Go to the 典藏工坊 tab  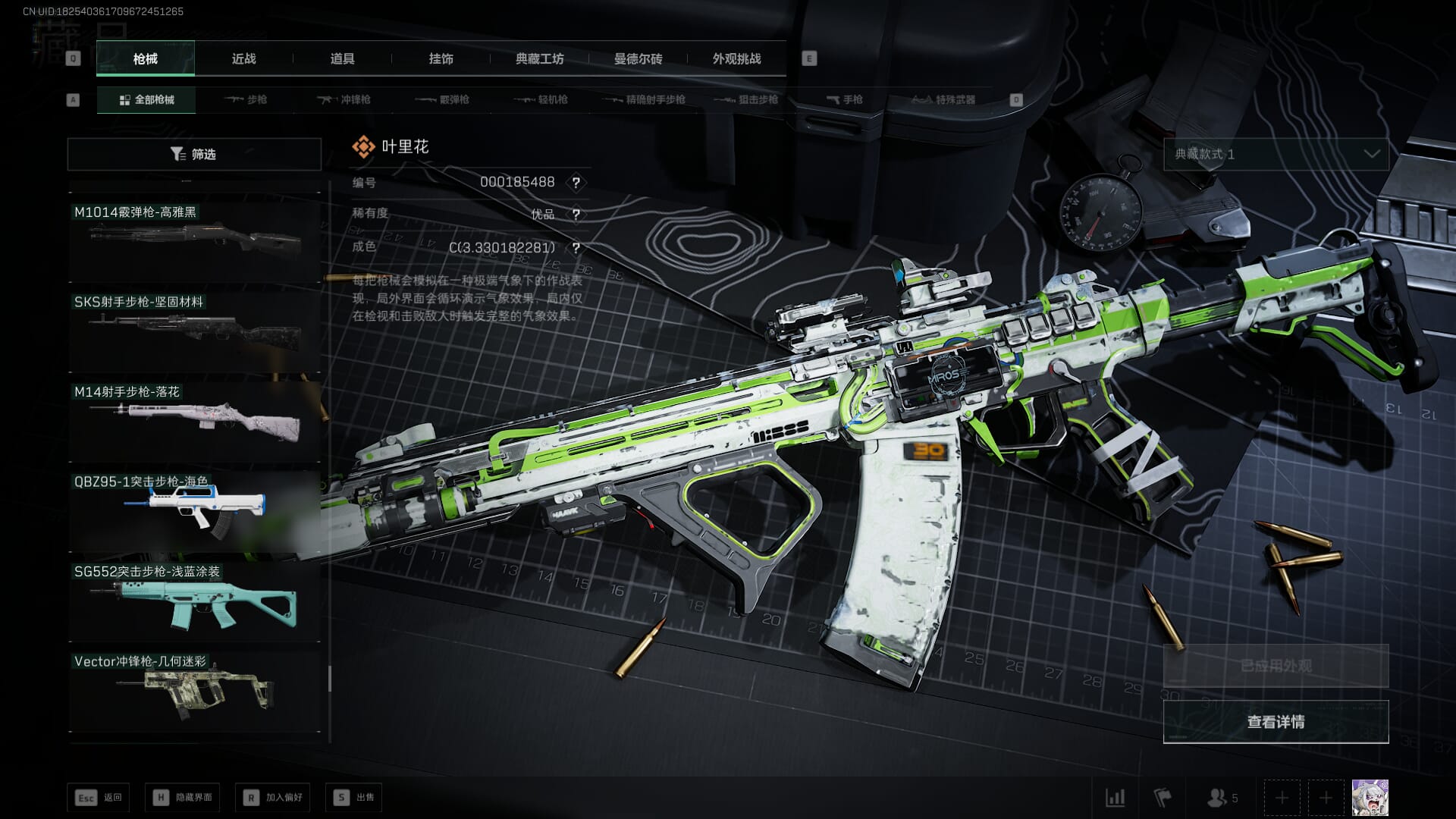point(539,59)
